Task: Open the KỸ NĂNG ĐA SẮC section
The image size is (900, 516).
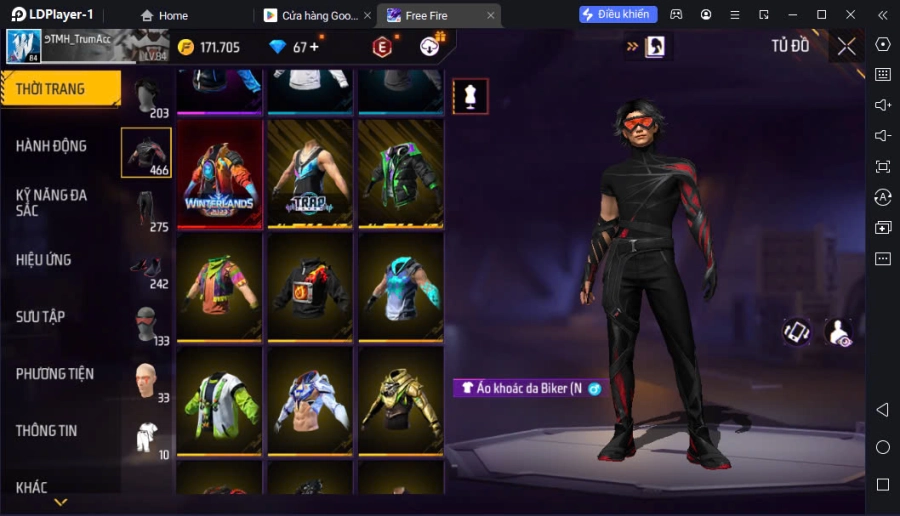Action: pyautogui.click(x=52, y=203)
